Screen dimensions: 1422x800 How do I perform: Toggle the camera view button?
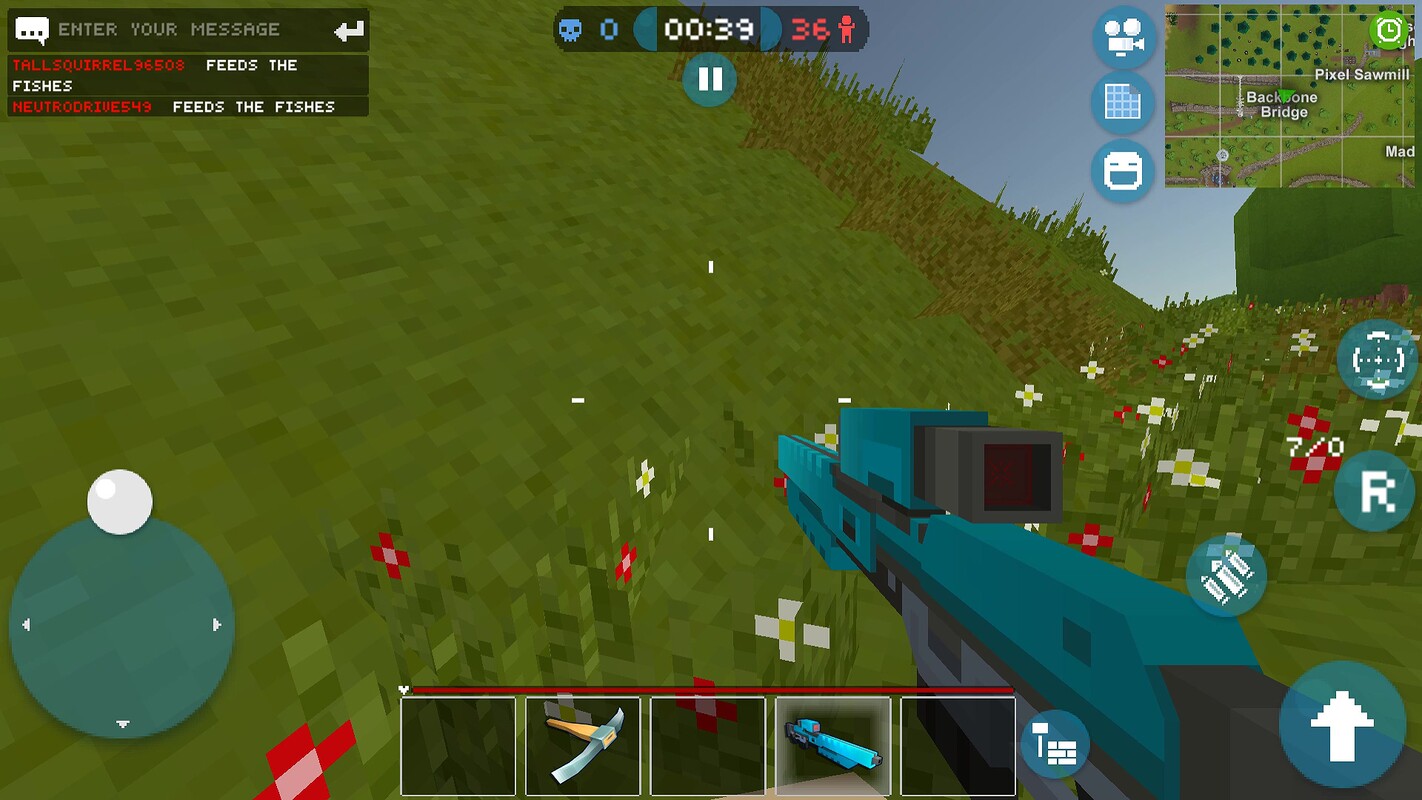(x=1124, y=39)
